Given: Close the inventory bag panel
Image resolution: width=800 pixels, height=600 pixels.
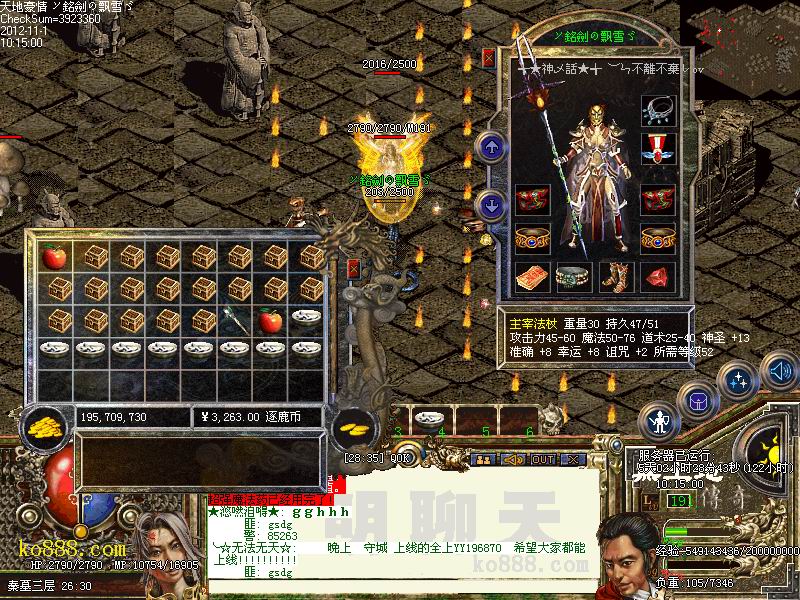Looking at the screenshot, I should pyautogui.click(x=354, y=268).
